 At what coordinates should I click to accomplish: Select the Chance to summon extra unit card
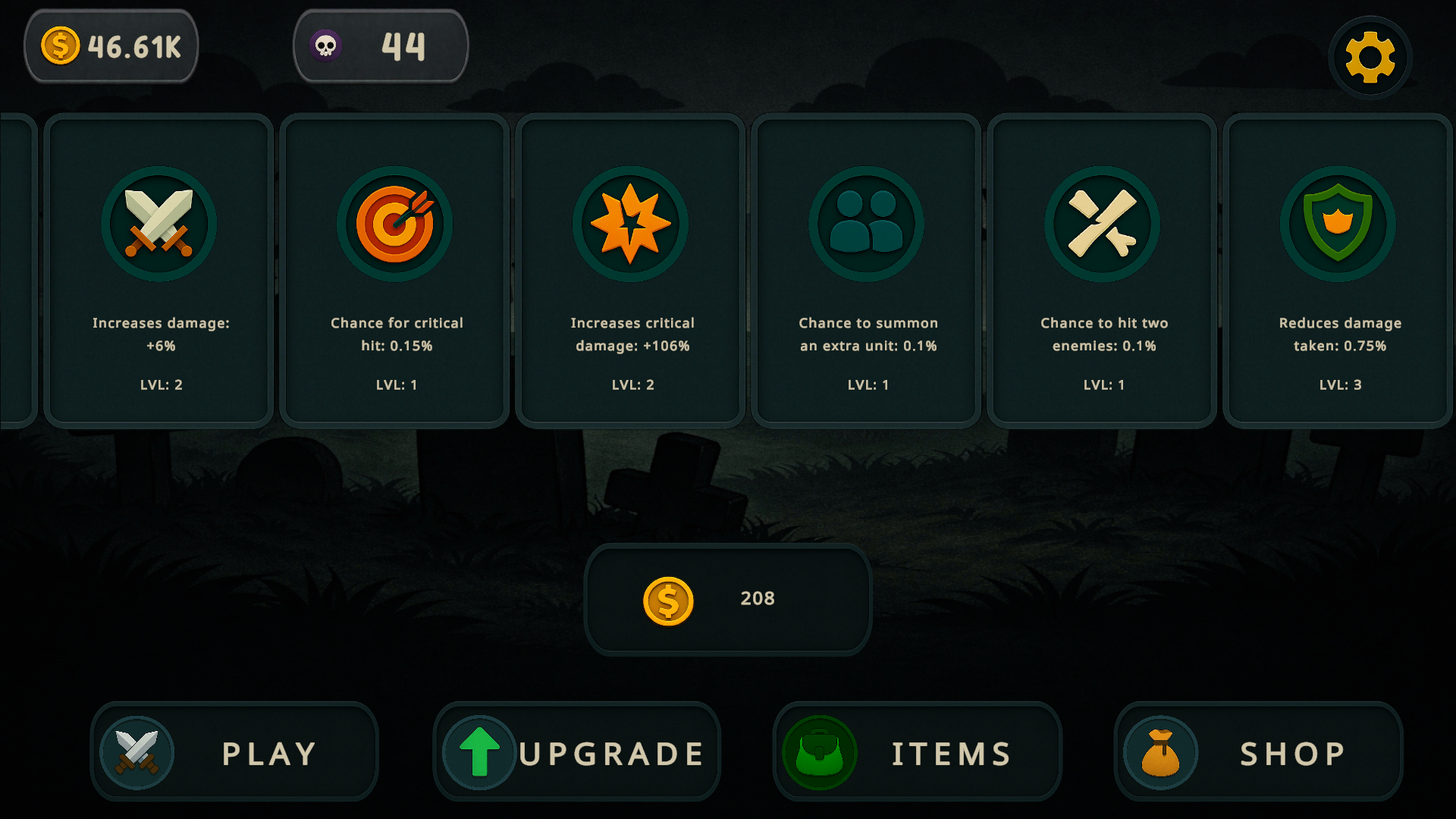click(x=867, y=269)
